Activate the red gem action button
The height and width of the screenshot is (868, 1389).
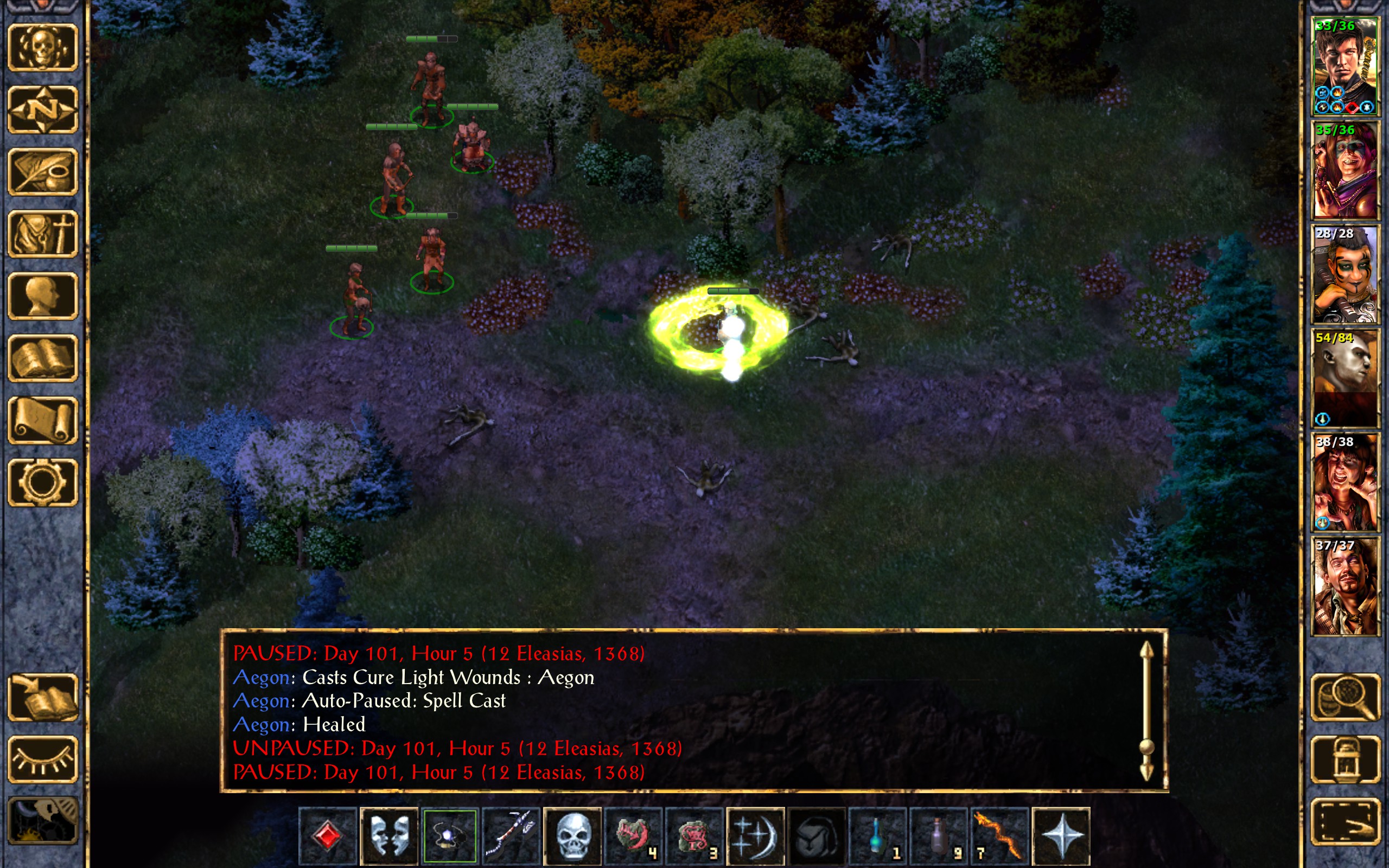tap(328, 836)
